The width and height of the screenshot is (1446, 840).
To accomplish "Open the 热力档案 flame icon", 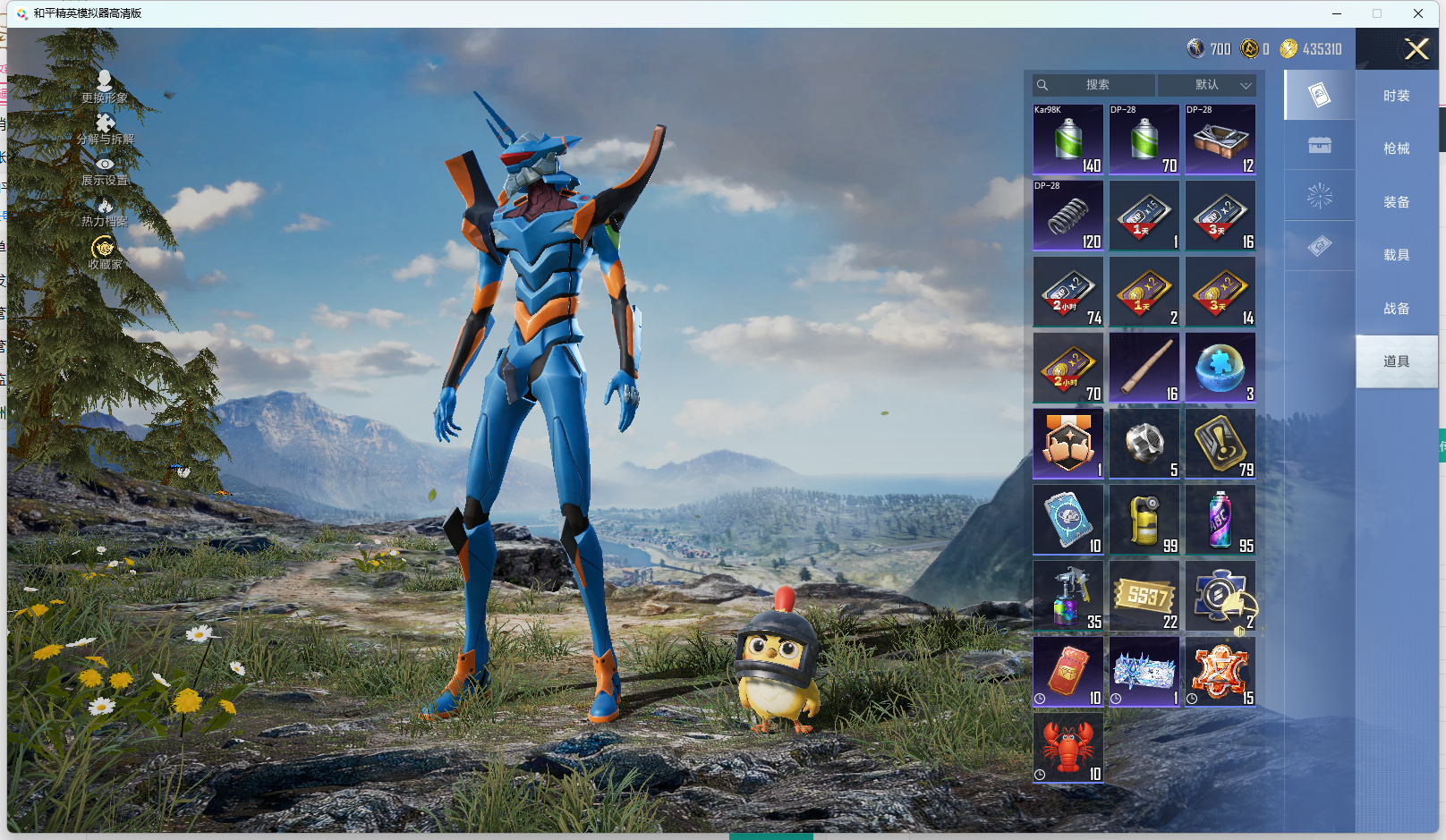I will click(105, 212).
